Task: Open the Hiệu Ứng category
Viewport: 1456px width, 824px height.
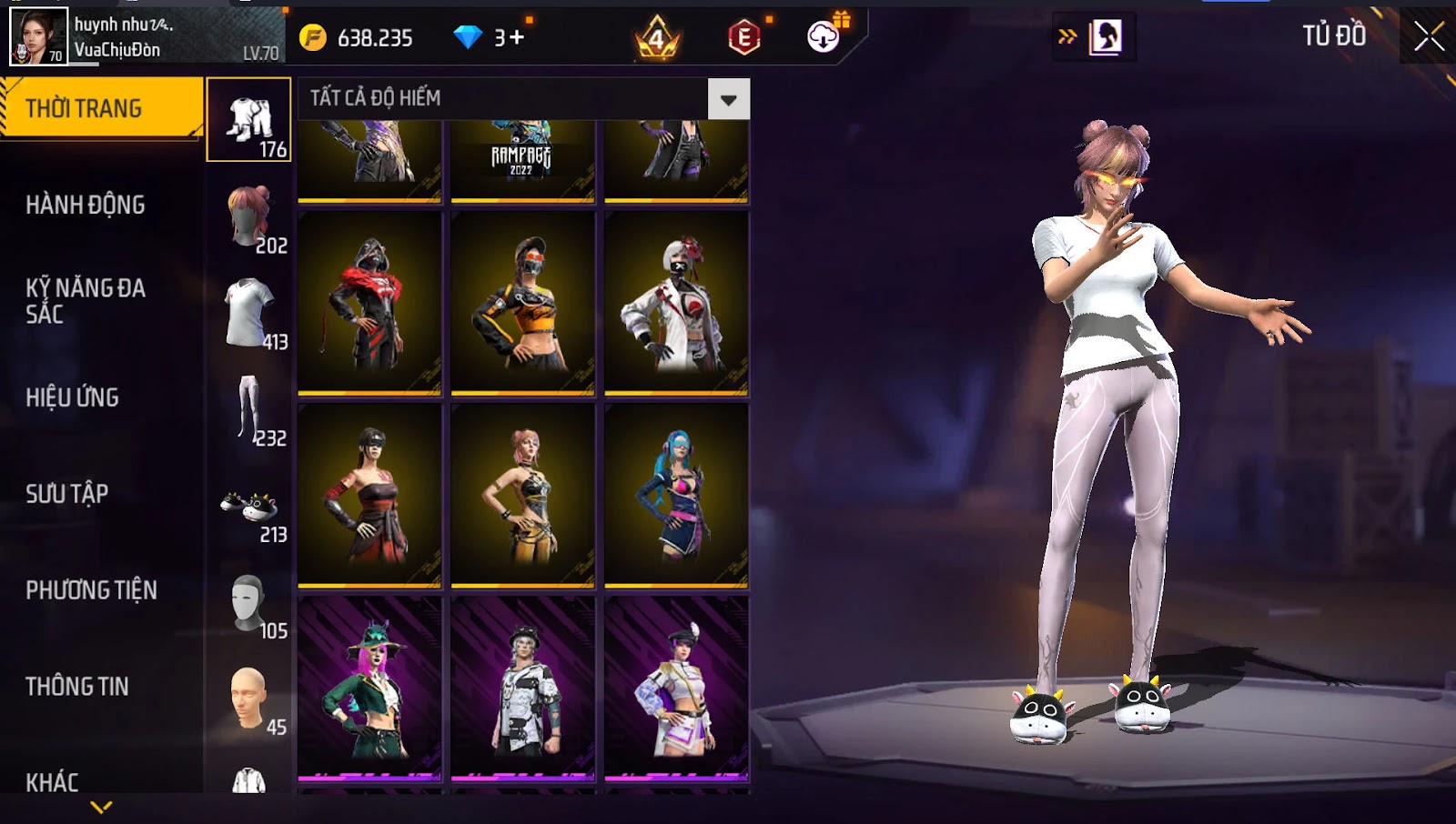Action: [x=73, y=397]
